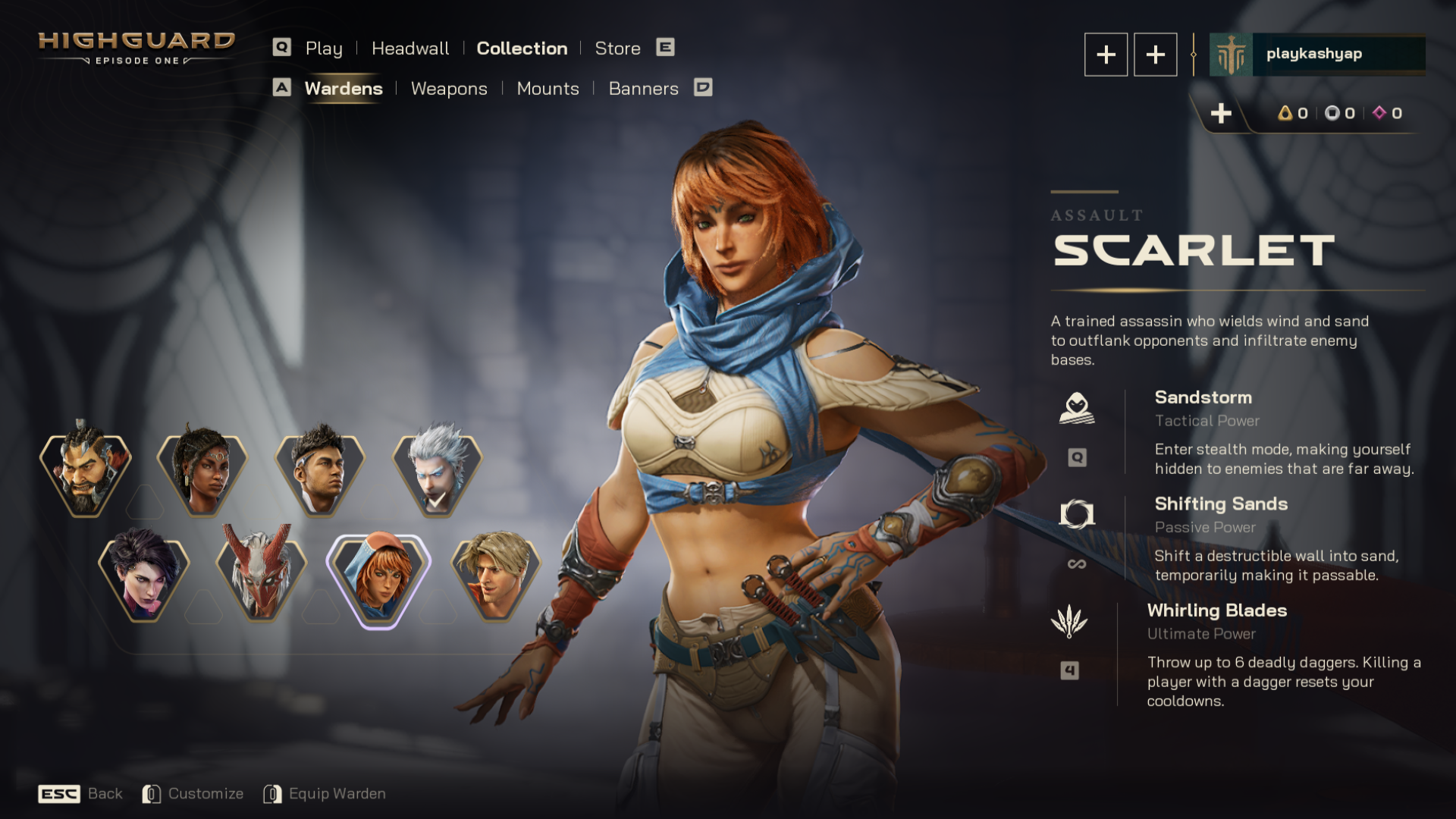Click the Banners collection tab
The height and width of the screenshot is (819, 1456).
click(643, 89)
